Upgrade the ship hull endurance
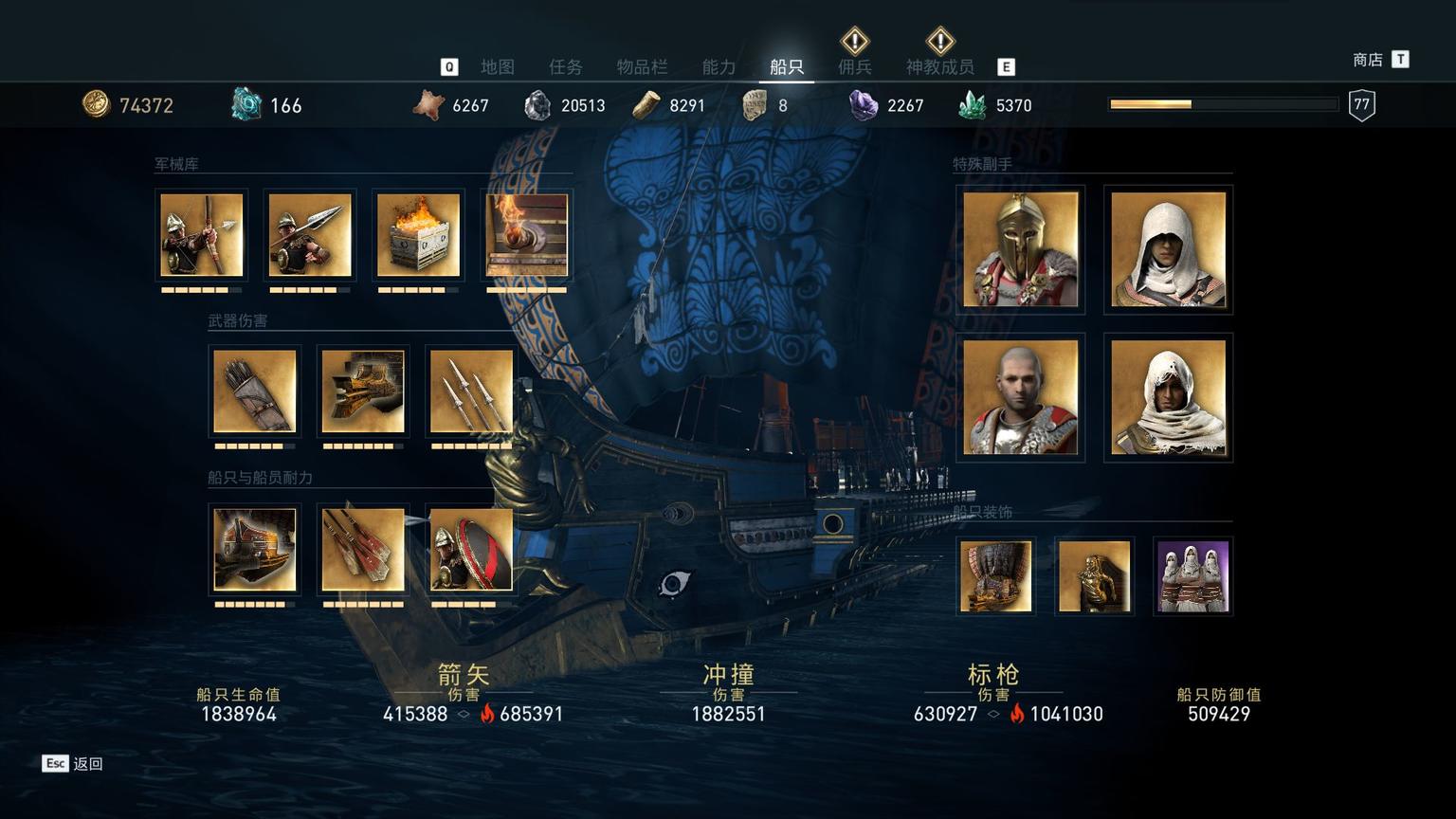 coord(255,549)
